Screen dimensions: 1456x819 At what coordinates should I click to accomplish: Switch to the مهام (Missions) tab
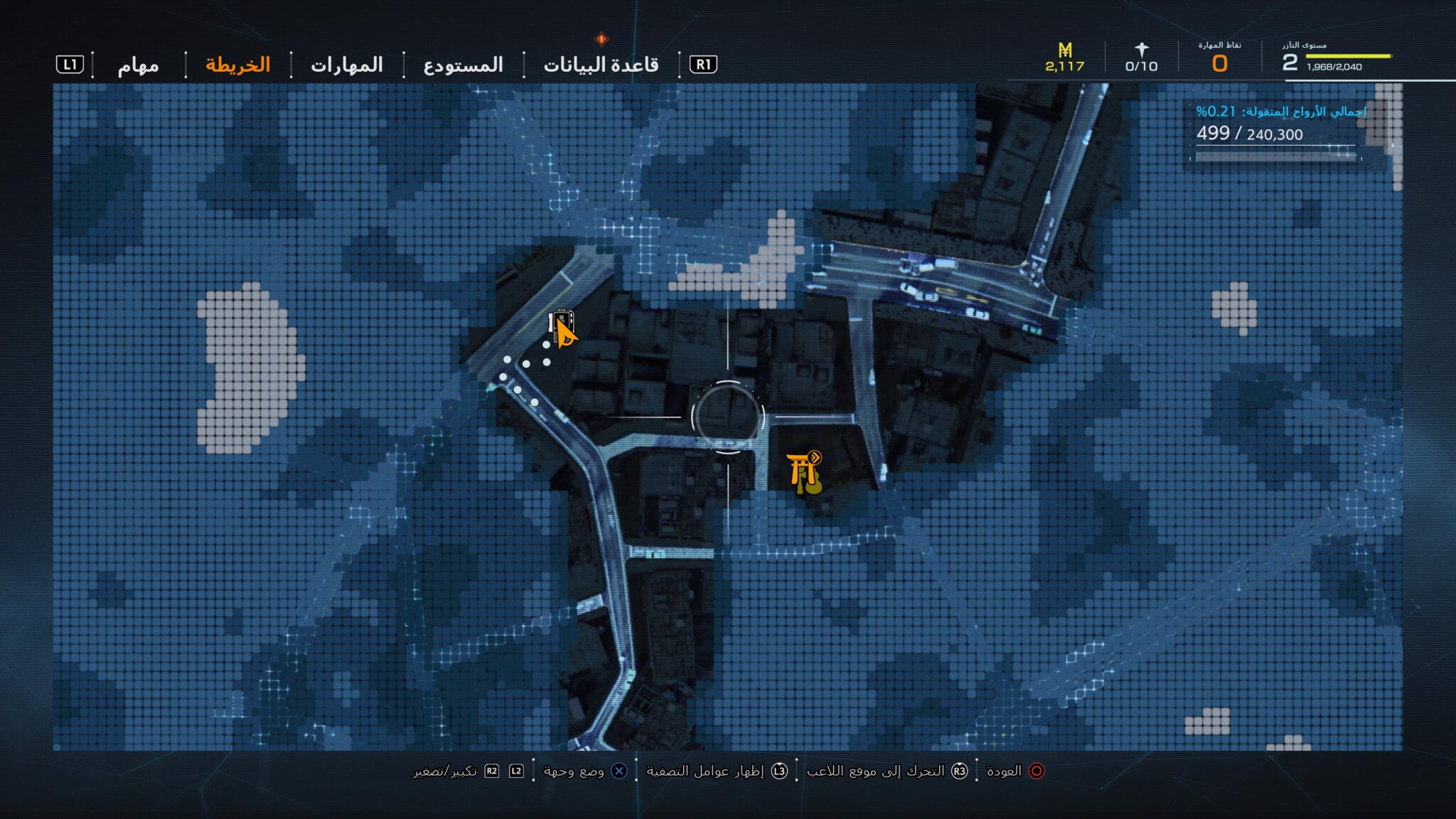(x=138, y=65)
